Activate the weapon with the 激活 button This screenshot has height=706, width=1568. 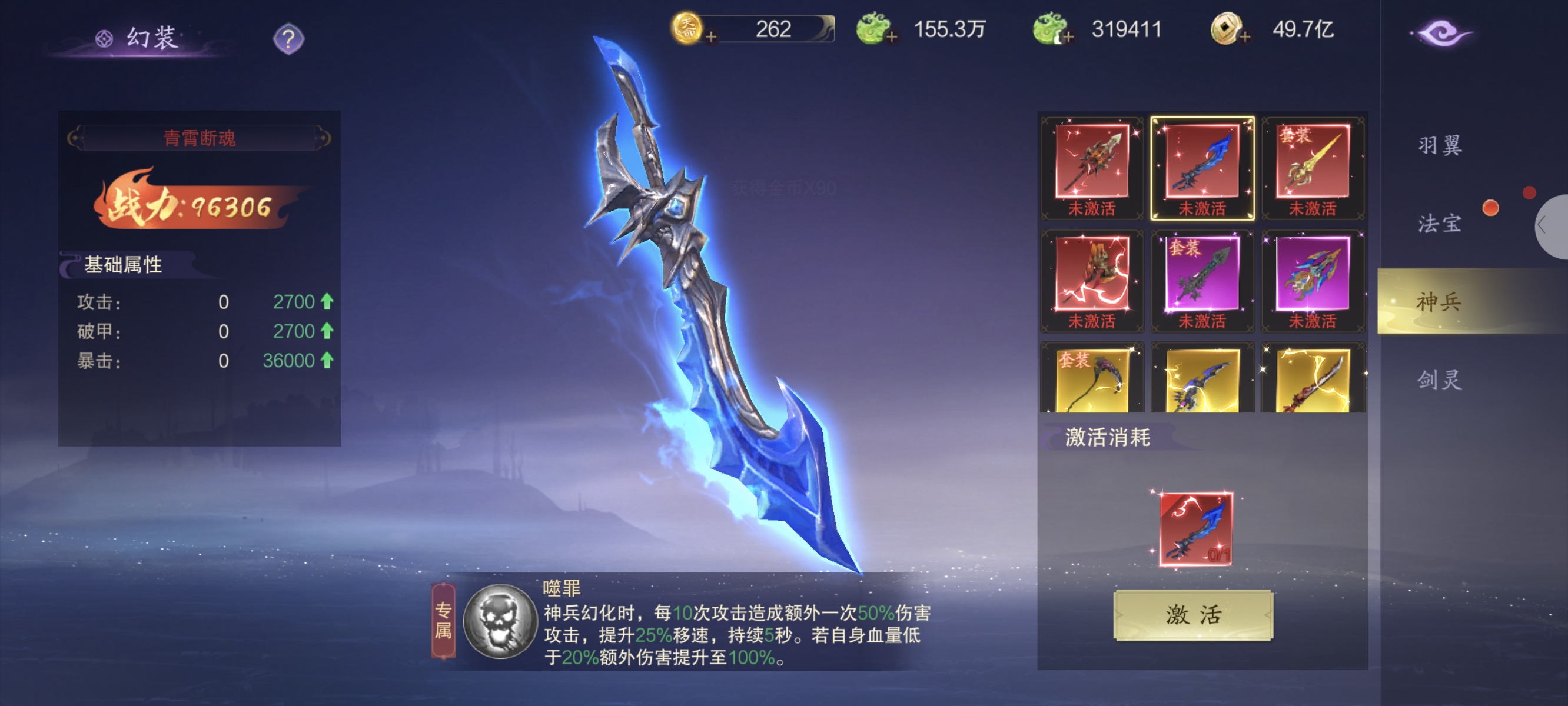click(x=1192, y=615)
